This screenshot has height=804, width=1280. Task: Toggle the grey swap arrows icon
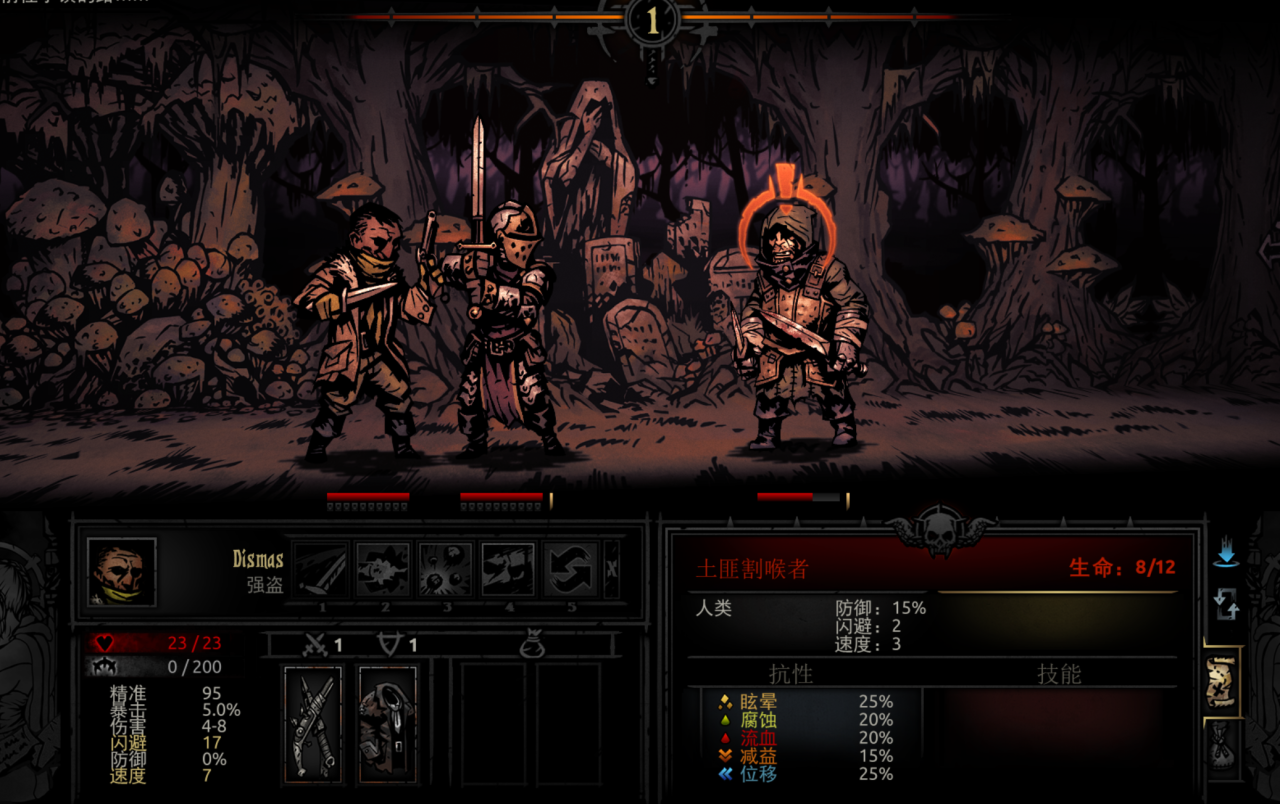pos(1226,604)
